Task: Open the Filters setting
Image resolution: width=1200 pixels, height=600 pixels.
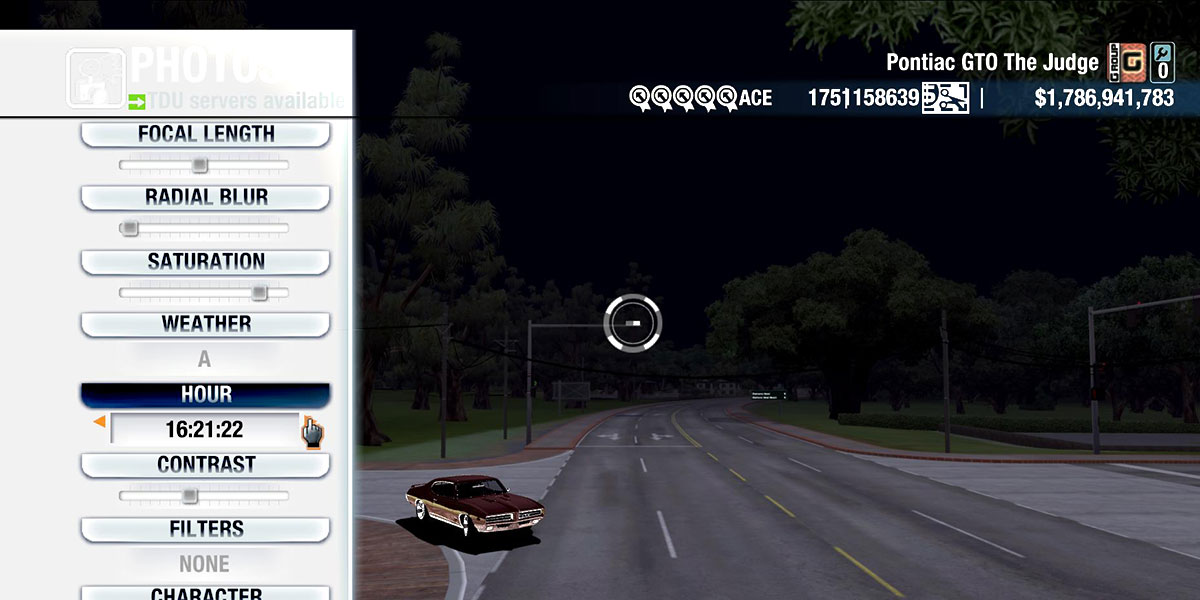Action: [205, 529]
